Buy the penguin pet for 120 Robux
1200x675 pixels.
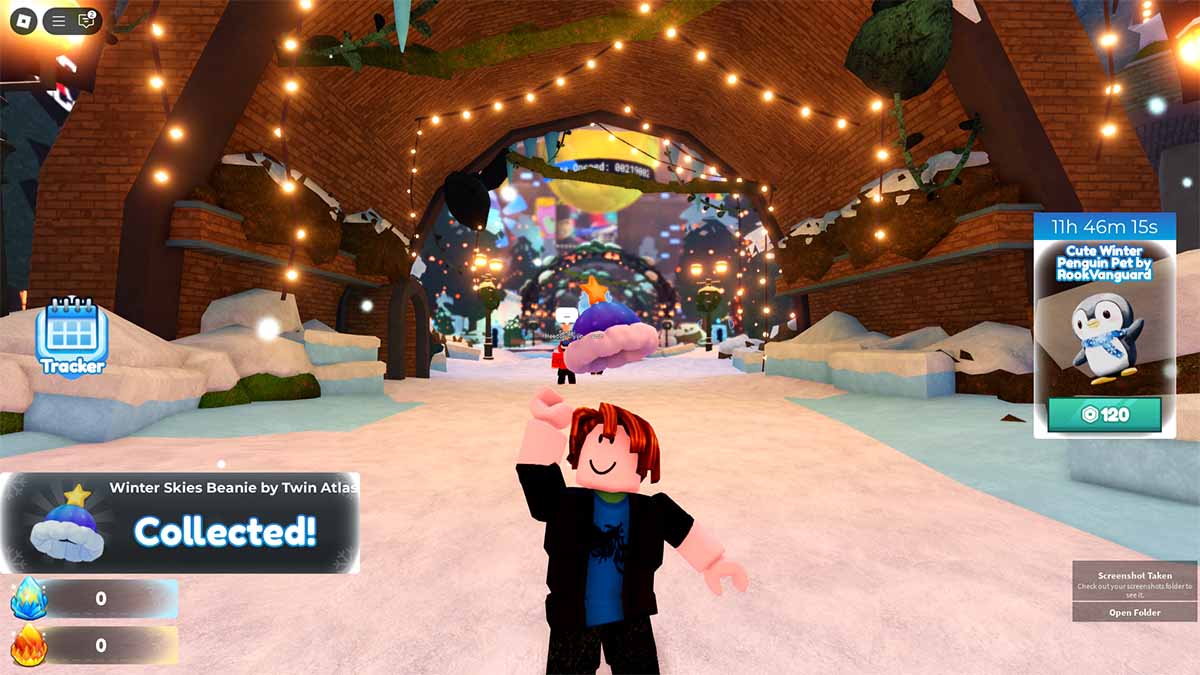1104,414
